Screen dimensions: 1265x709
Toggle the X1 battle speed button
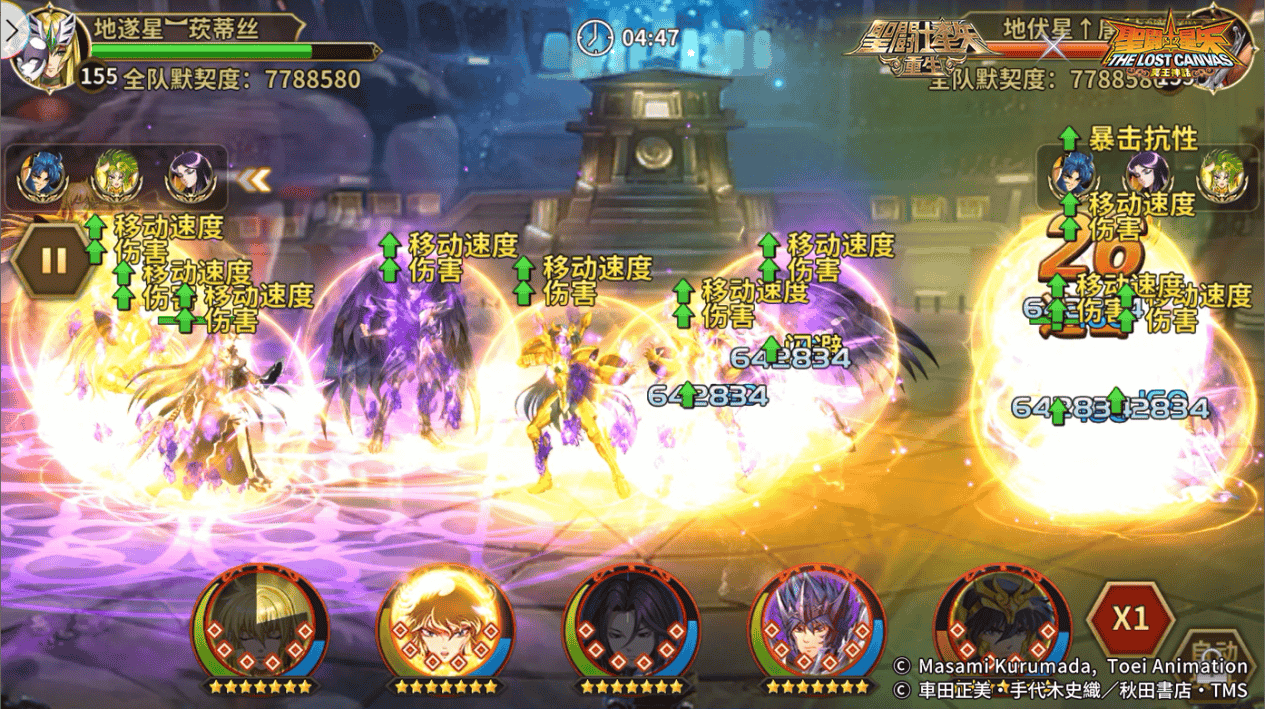point(1130,618)
